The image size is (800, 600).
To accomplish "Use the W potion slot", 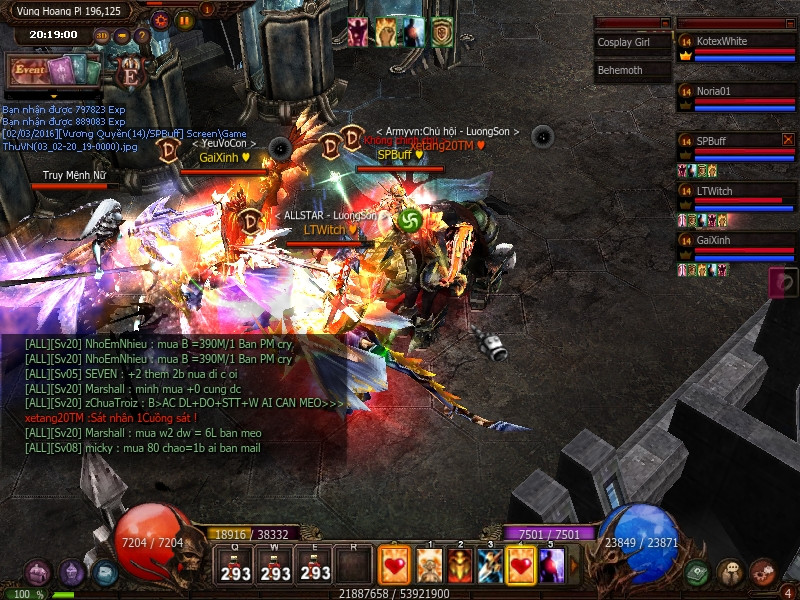I will [x=275, y=565].
